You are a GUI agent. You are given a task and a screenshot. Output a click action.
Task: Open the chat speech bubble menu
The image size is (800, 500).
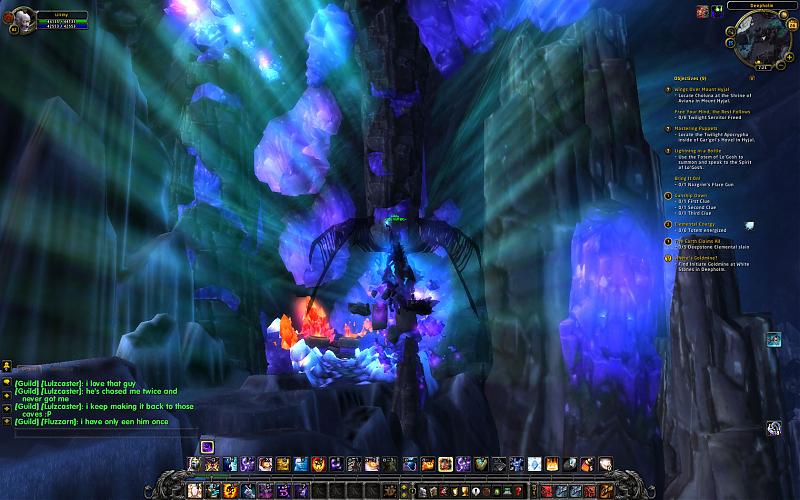click(x=6, y=382)
